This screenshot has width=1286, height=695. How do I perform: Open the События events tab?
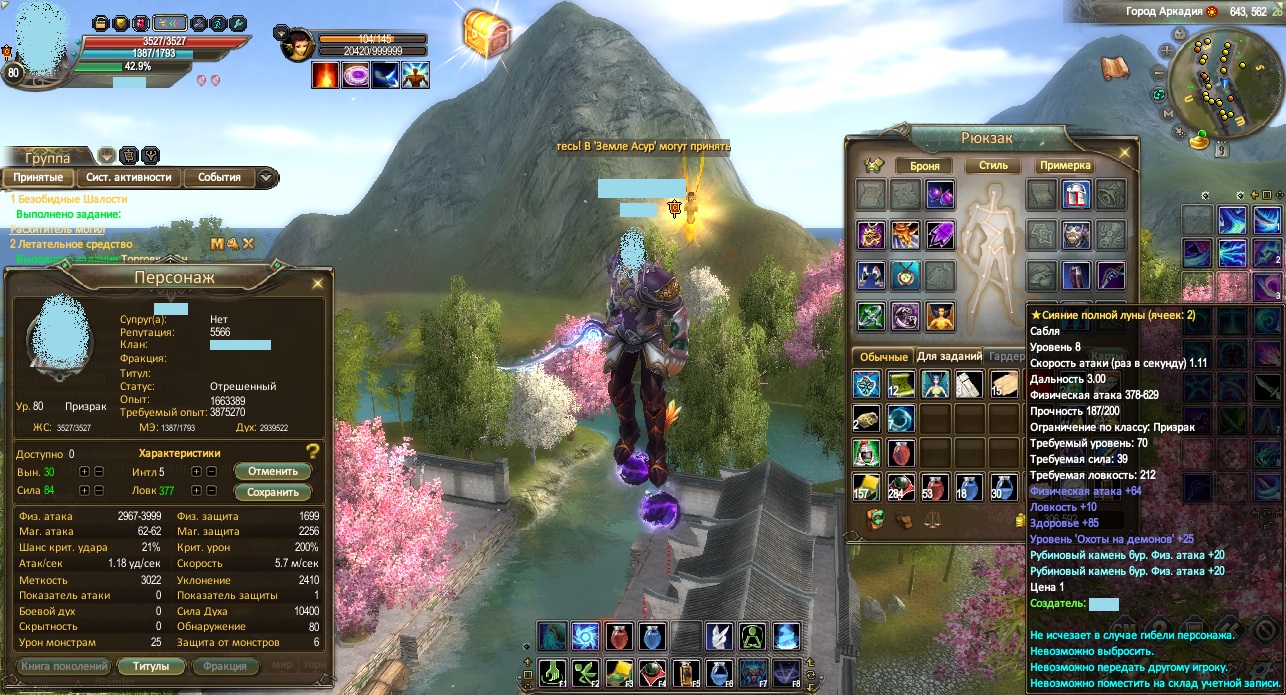[x=219, y=178]
